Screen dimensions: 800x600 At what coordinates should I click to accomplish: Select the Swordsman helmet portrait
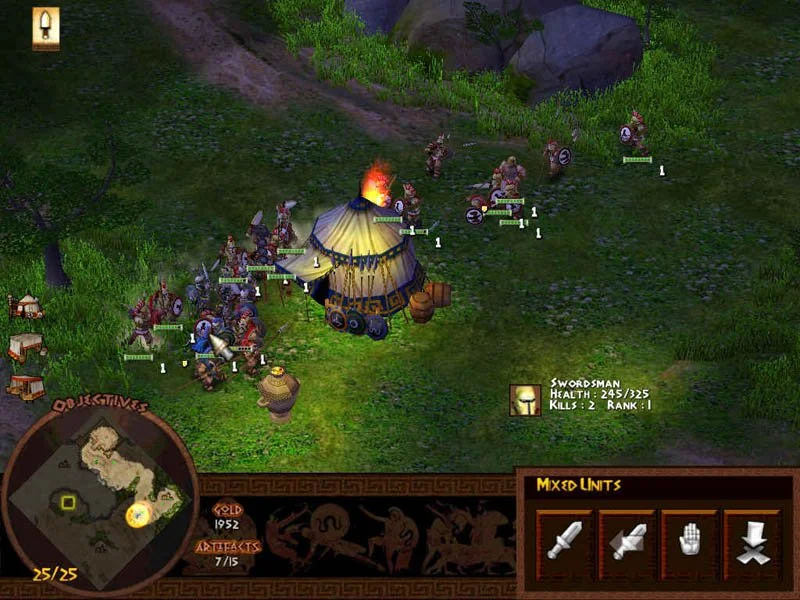coord(525,401)
